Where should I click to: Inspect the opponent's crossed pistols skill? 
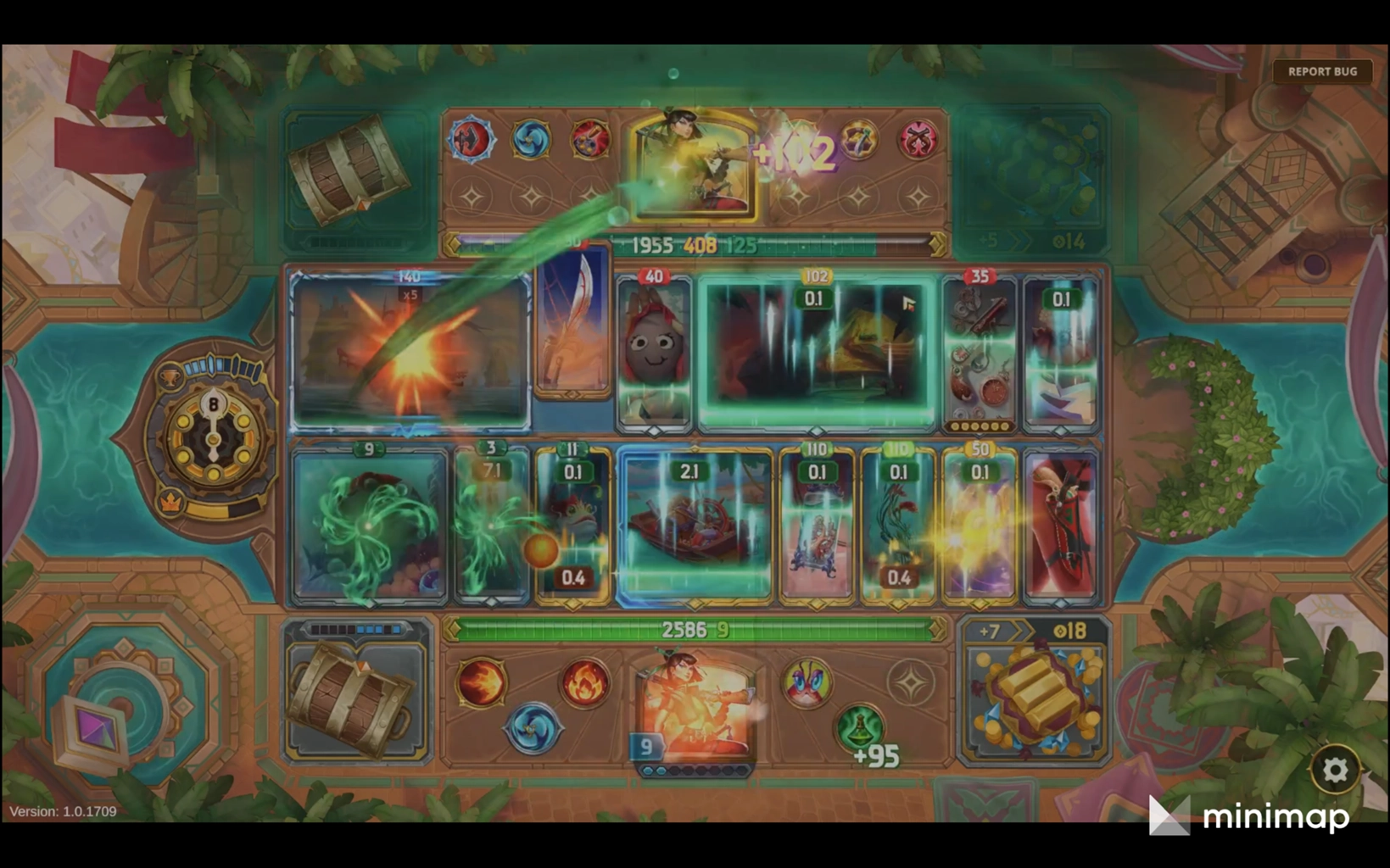(x=918, y=138)
